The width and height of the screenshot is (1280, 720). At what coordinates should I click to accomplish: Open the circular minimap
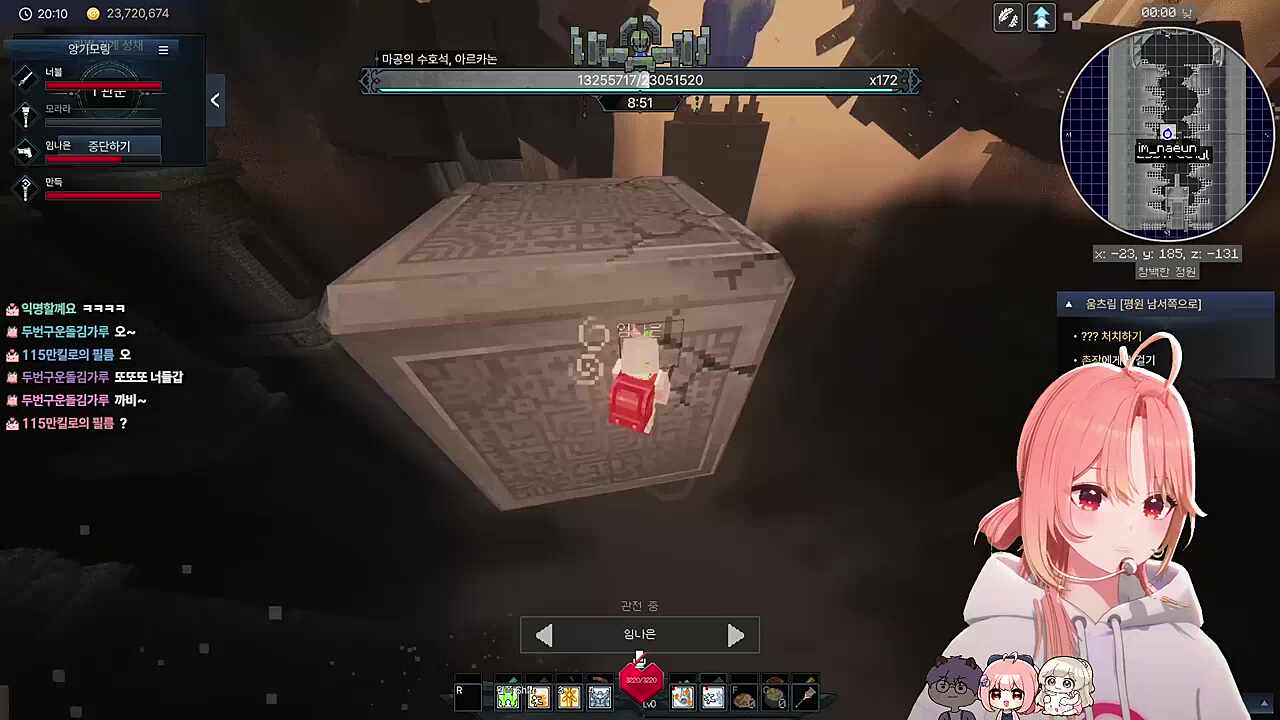pos(1166,134)
